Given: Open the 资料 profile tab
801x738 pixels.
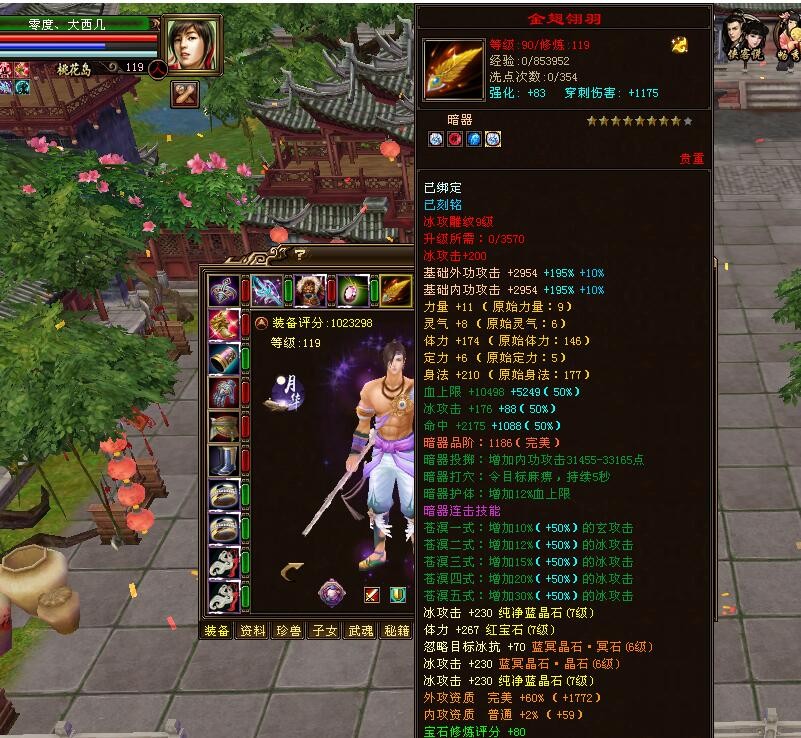Looking at the screenshot, I should pyautogui.click(x=253, y=630).
